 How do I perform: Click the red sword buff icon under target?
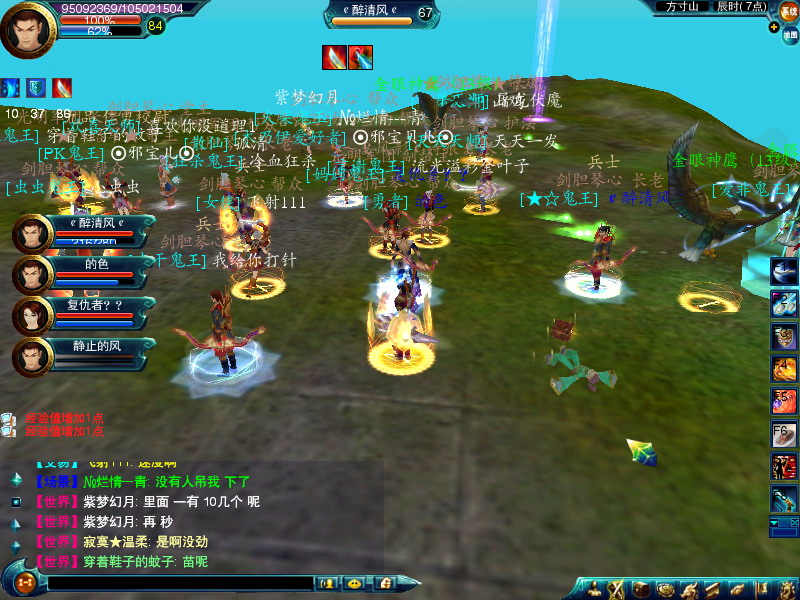tap(334, 57)
